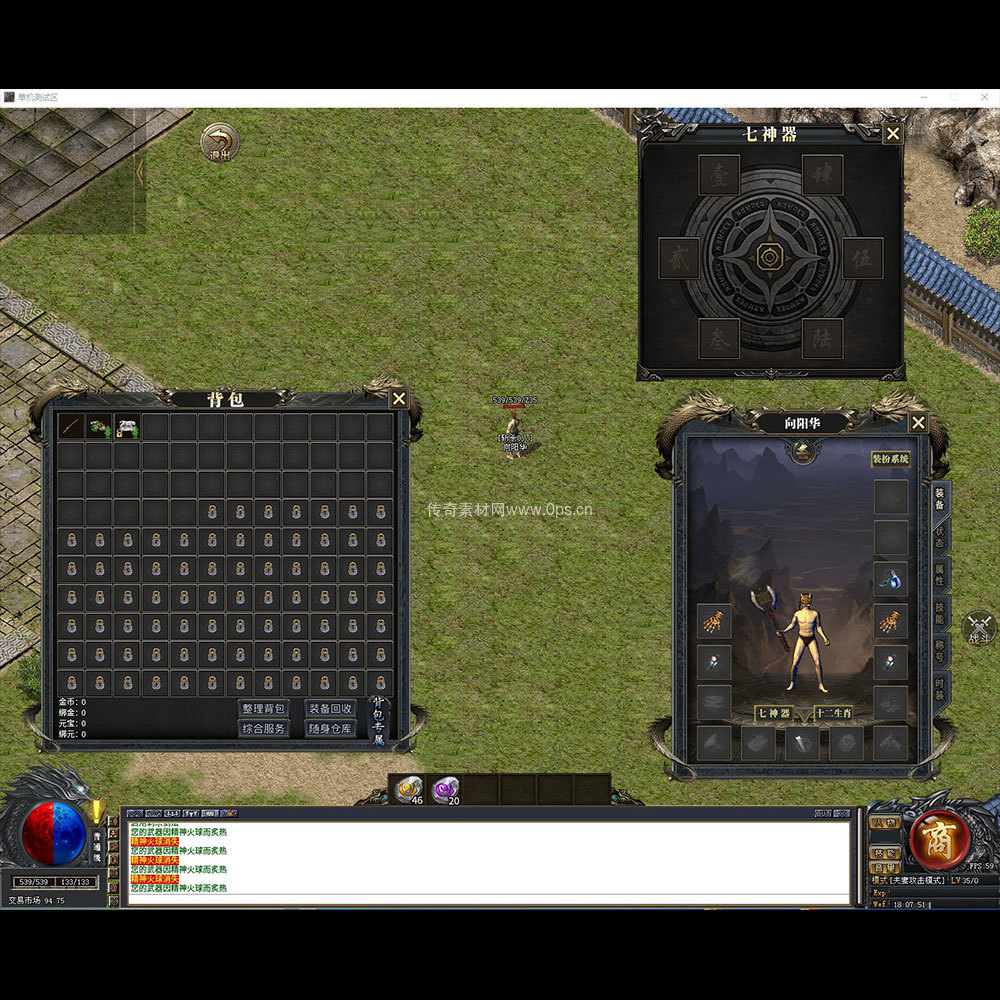The width and height of the screenshot is (1000, 1000).
Task: Open 装备回收 equipment recycling
Action: 330,708
